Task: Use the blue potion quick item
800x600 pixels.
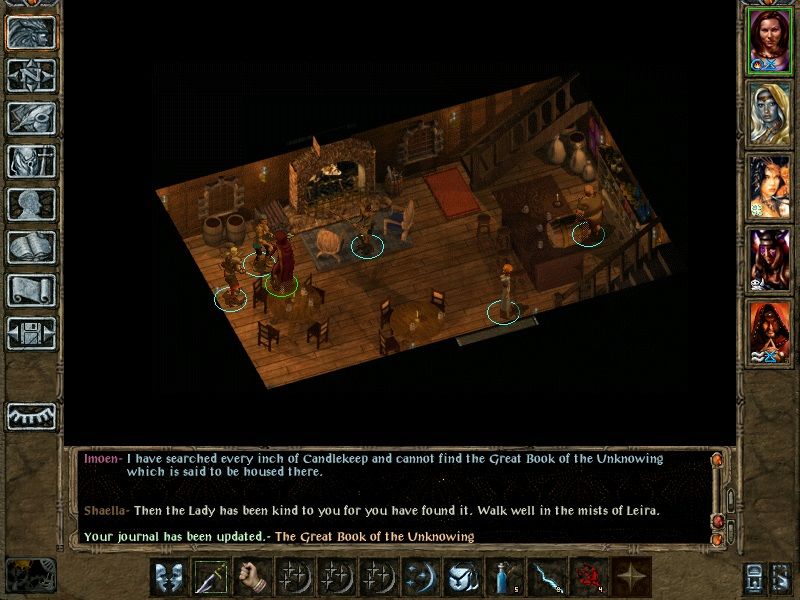Action: coord(504,579)
